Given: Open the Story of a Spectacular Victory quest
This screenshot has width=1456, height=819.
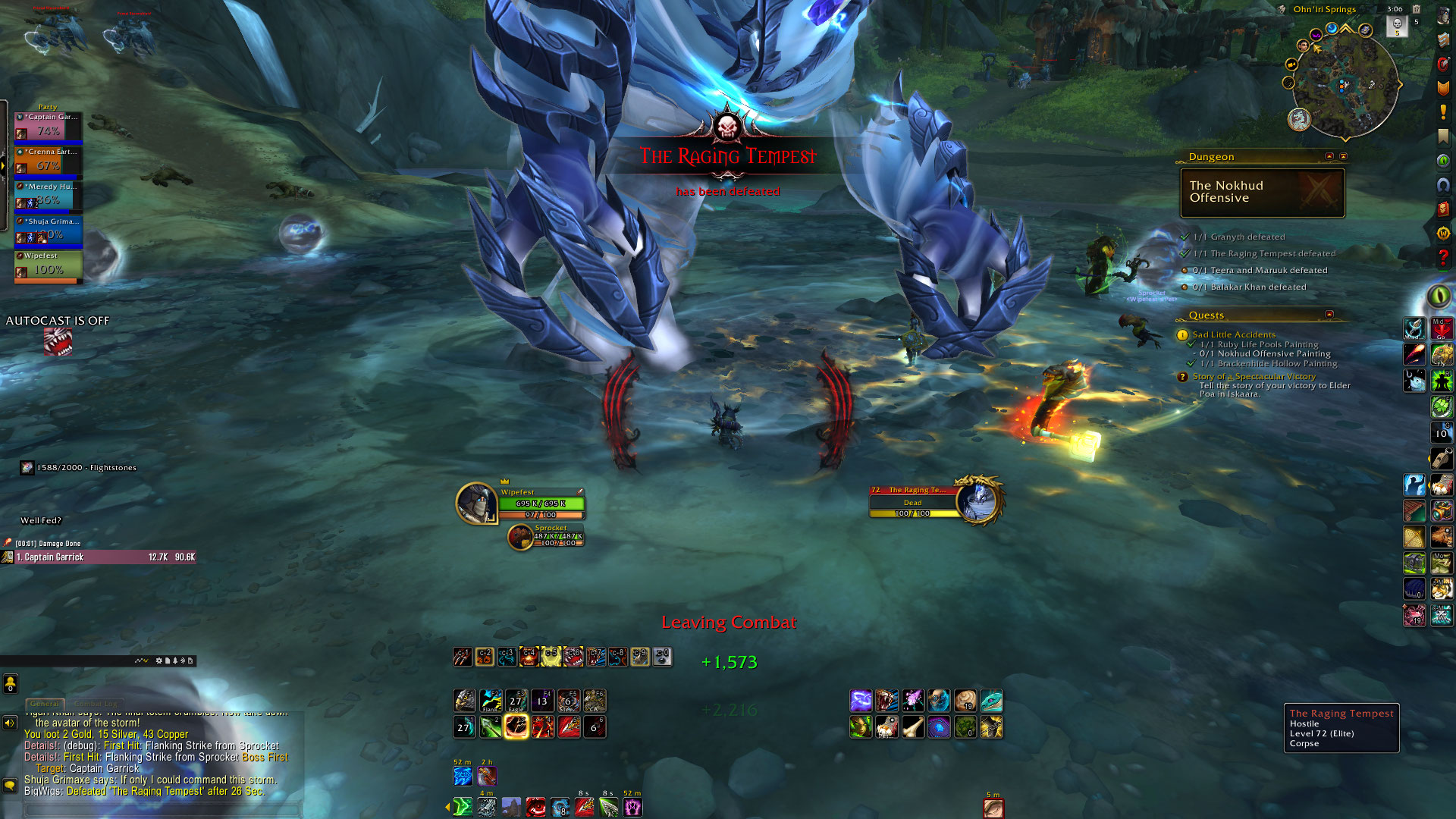Looking at the screenshot, I should (1254, 376).
